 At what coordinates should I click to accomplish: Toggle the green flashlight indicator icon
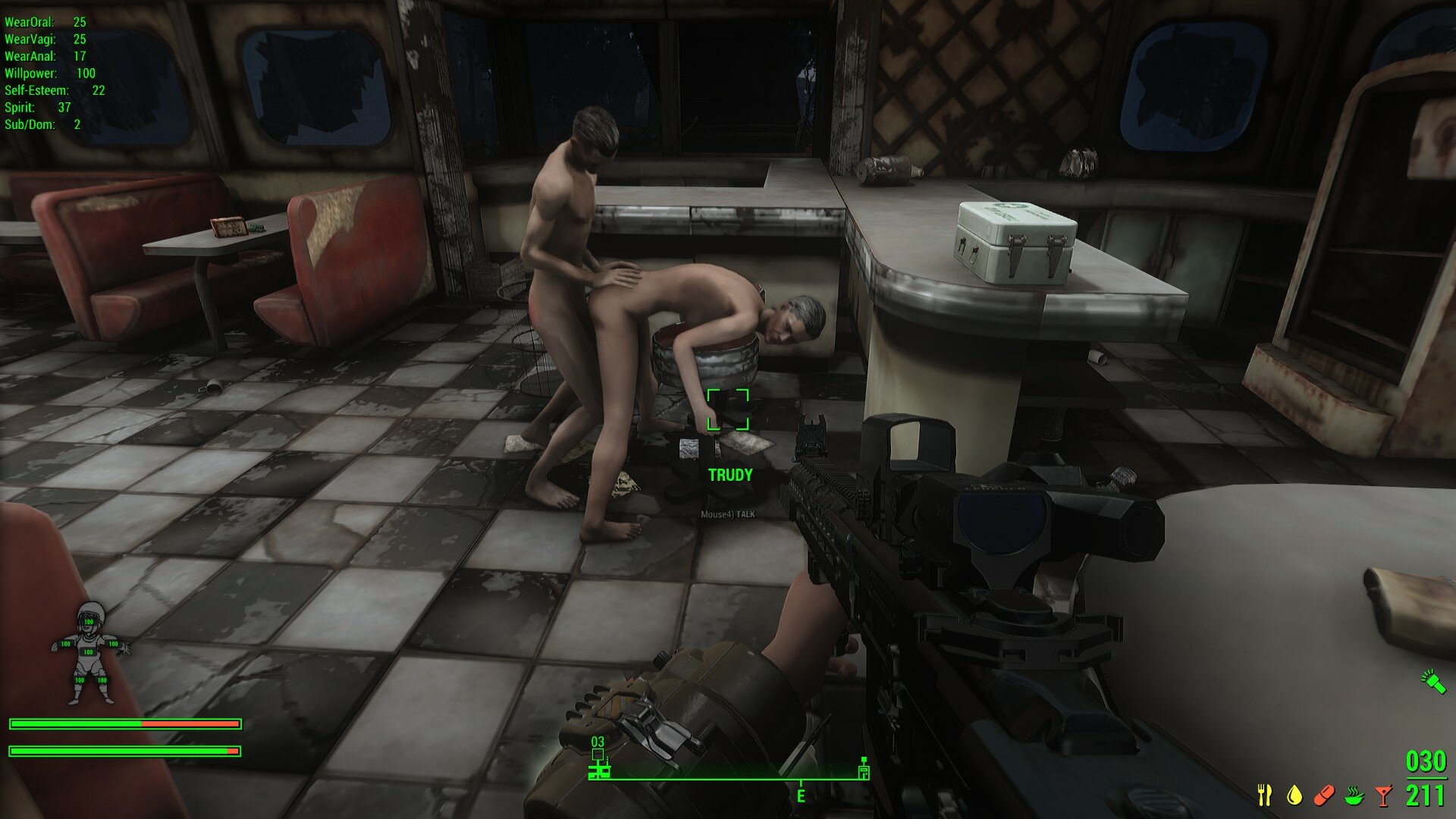pos(1432,680)
